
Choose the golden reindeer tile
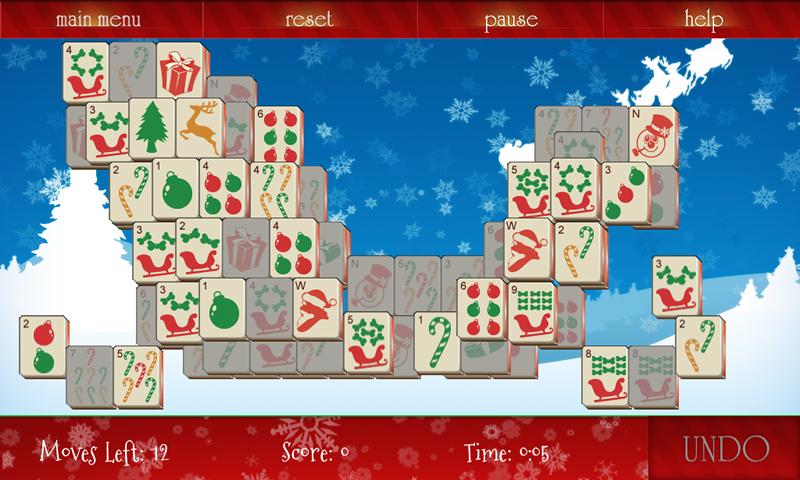[199, 129]
